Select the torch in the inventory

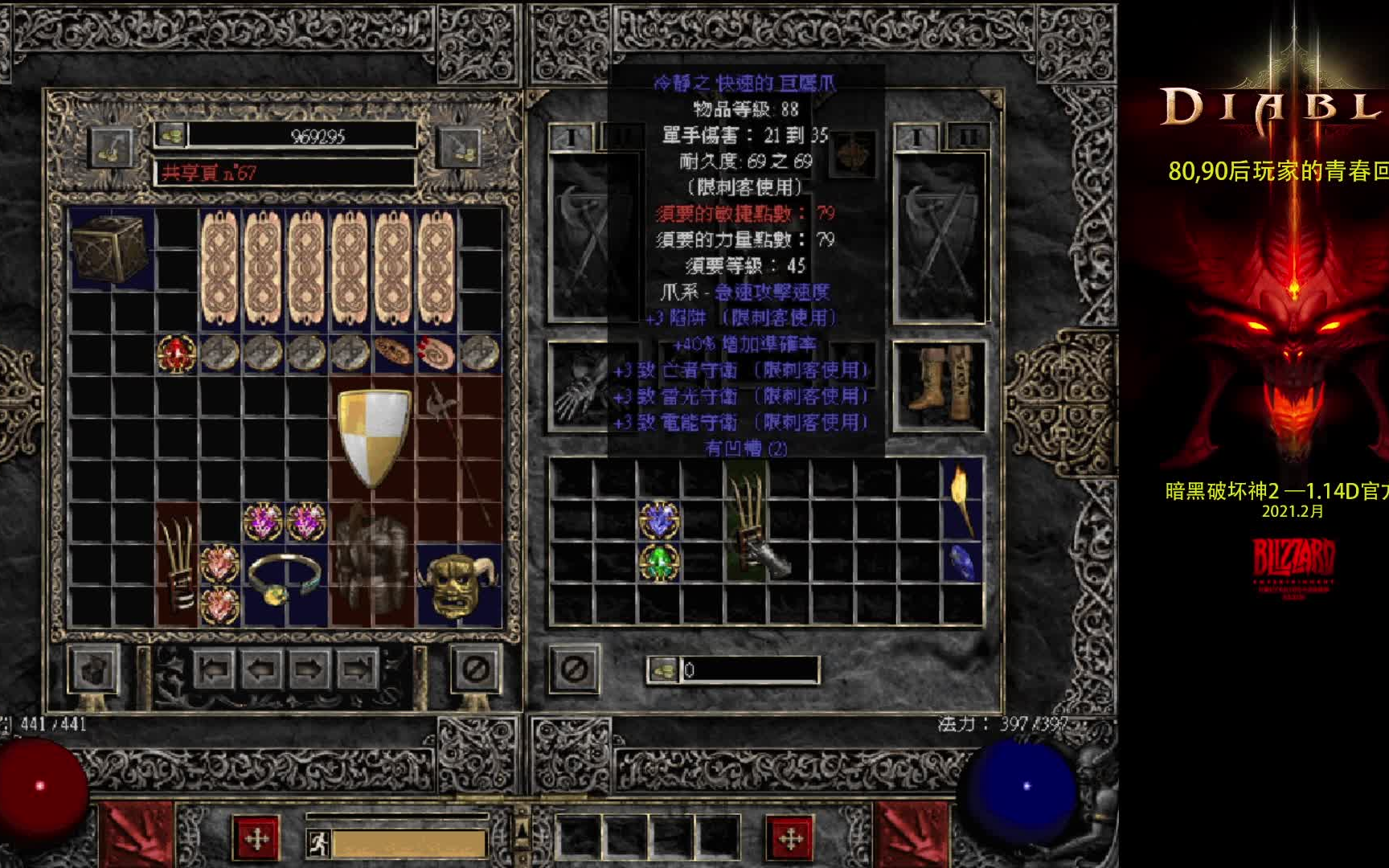(x=962, y=498)
